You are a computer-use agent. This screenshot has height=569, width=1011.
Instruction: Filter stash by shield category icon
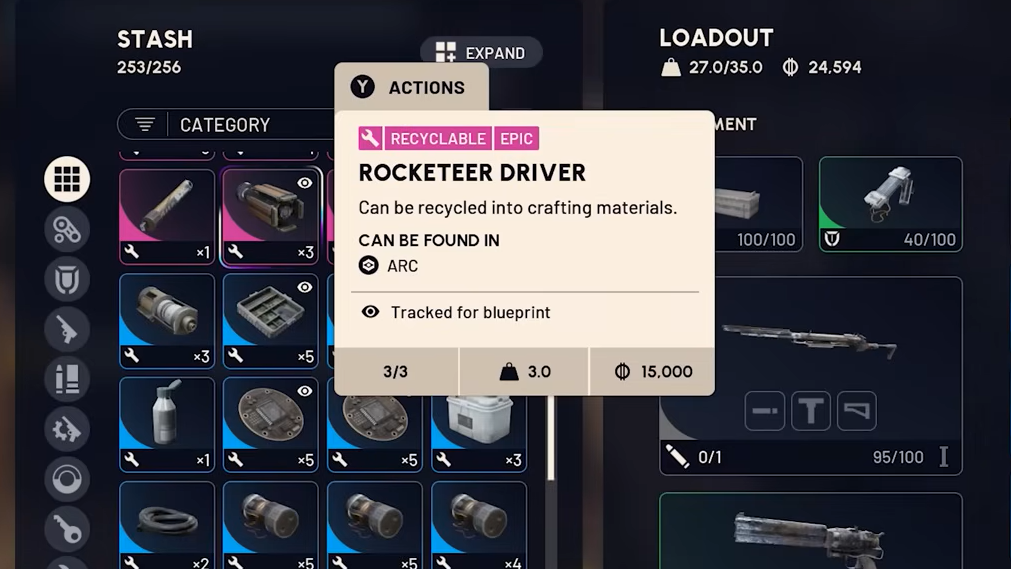coord(67,279)
